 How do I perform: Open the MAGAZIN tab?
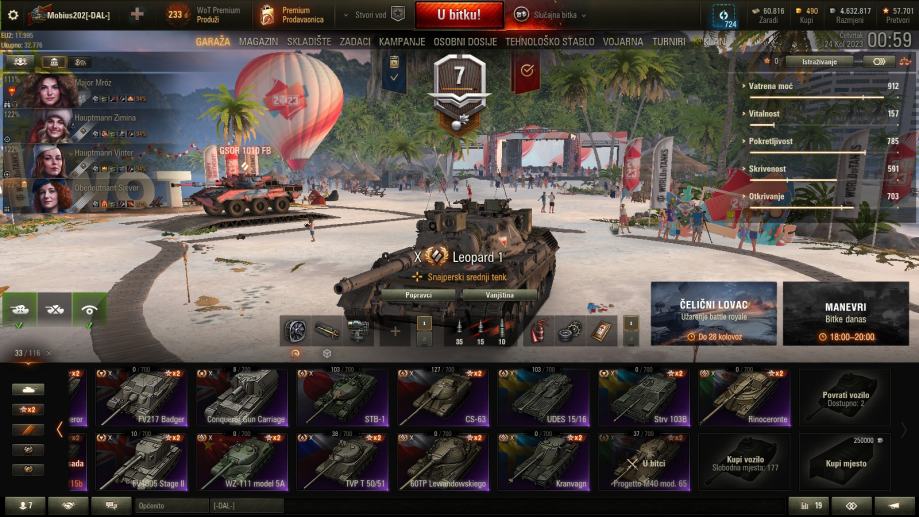258,42
